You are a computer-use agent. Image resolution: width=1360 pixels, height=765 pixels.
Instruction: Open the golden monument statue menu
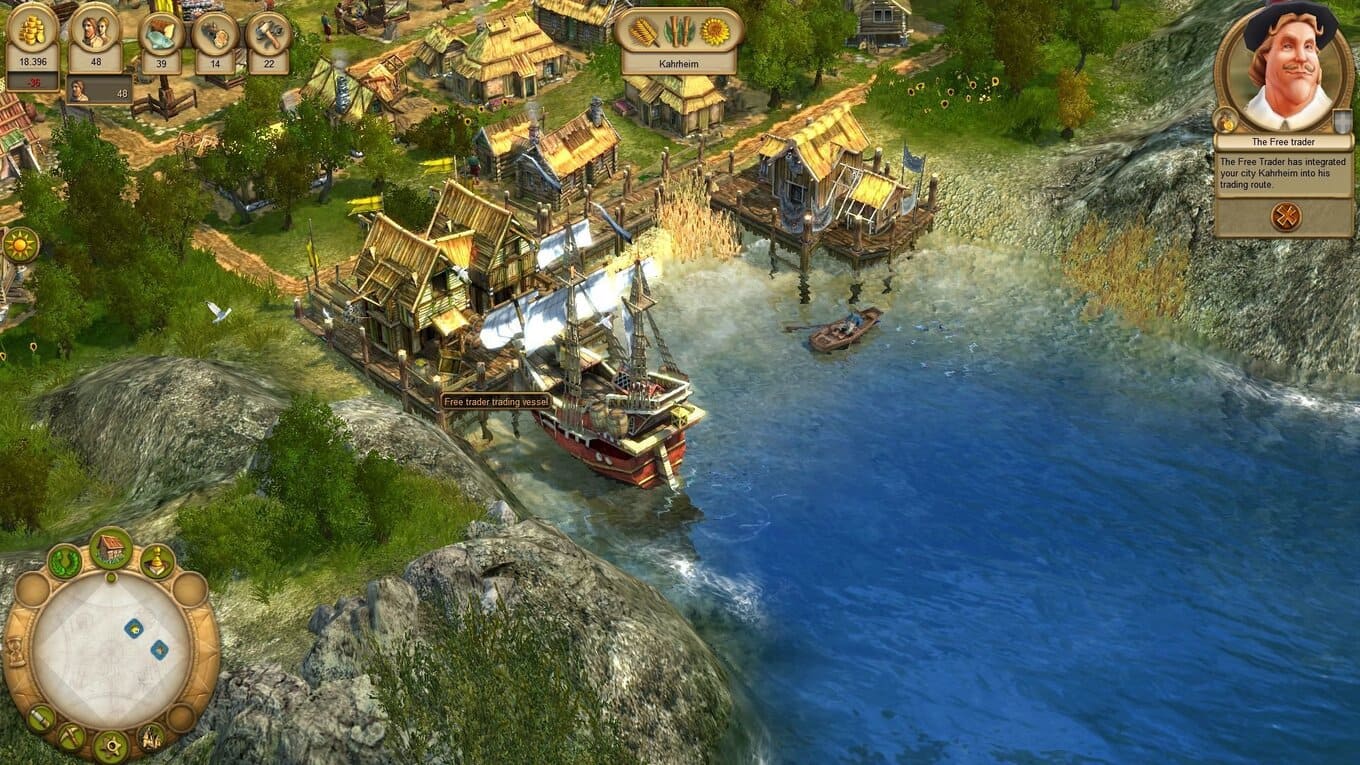coord(157,561)
